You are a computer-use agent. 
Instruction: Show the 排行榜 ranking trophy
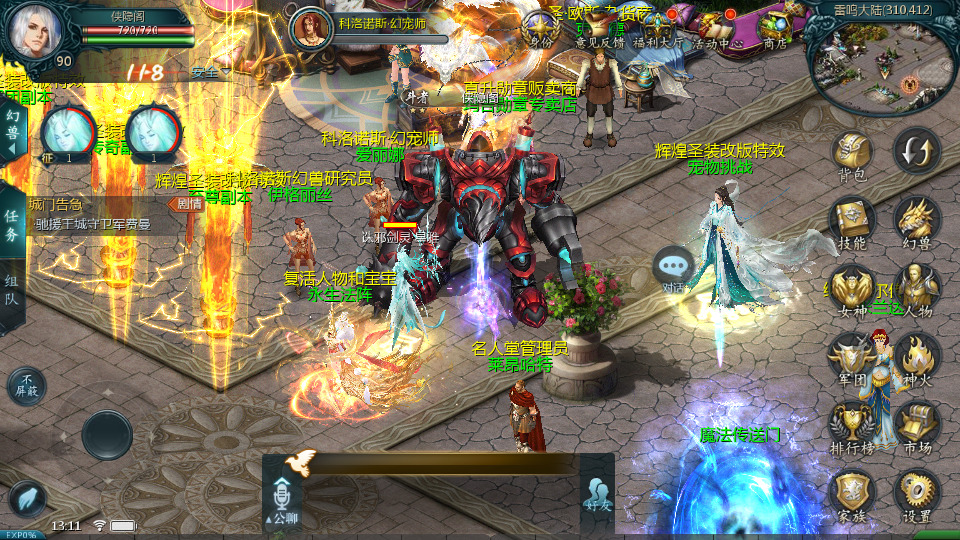(x=852, y=425)
